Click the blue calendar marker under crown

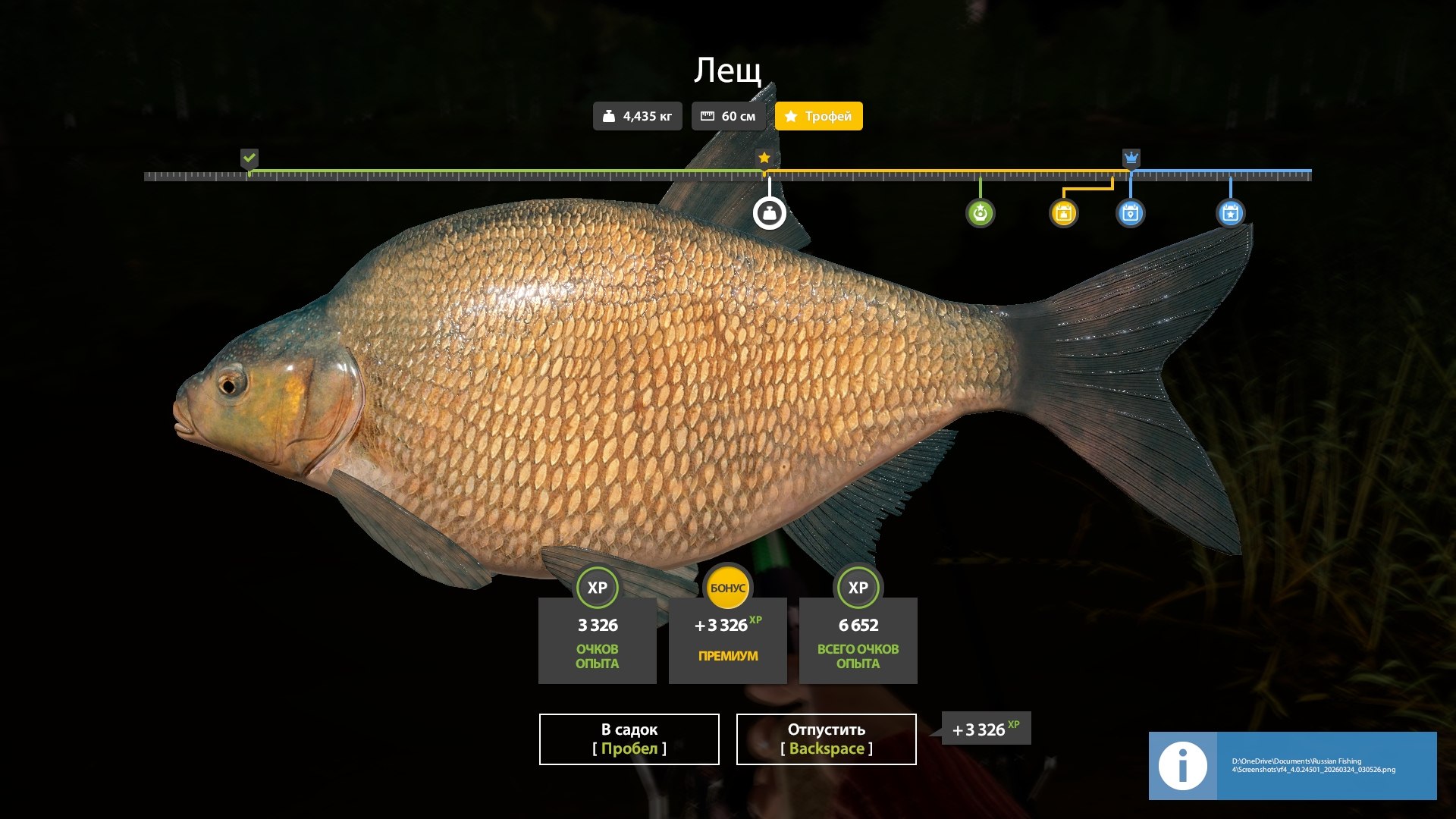pyautogui.click(x=1130, y=213)
